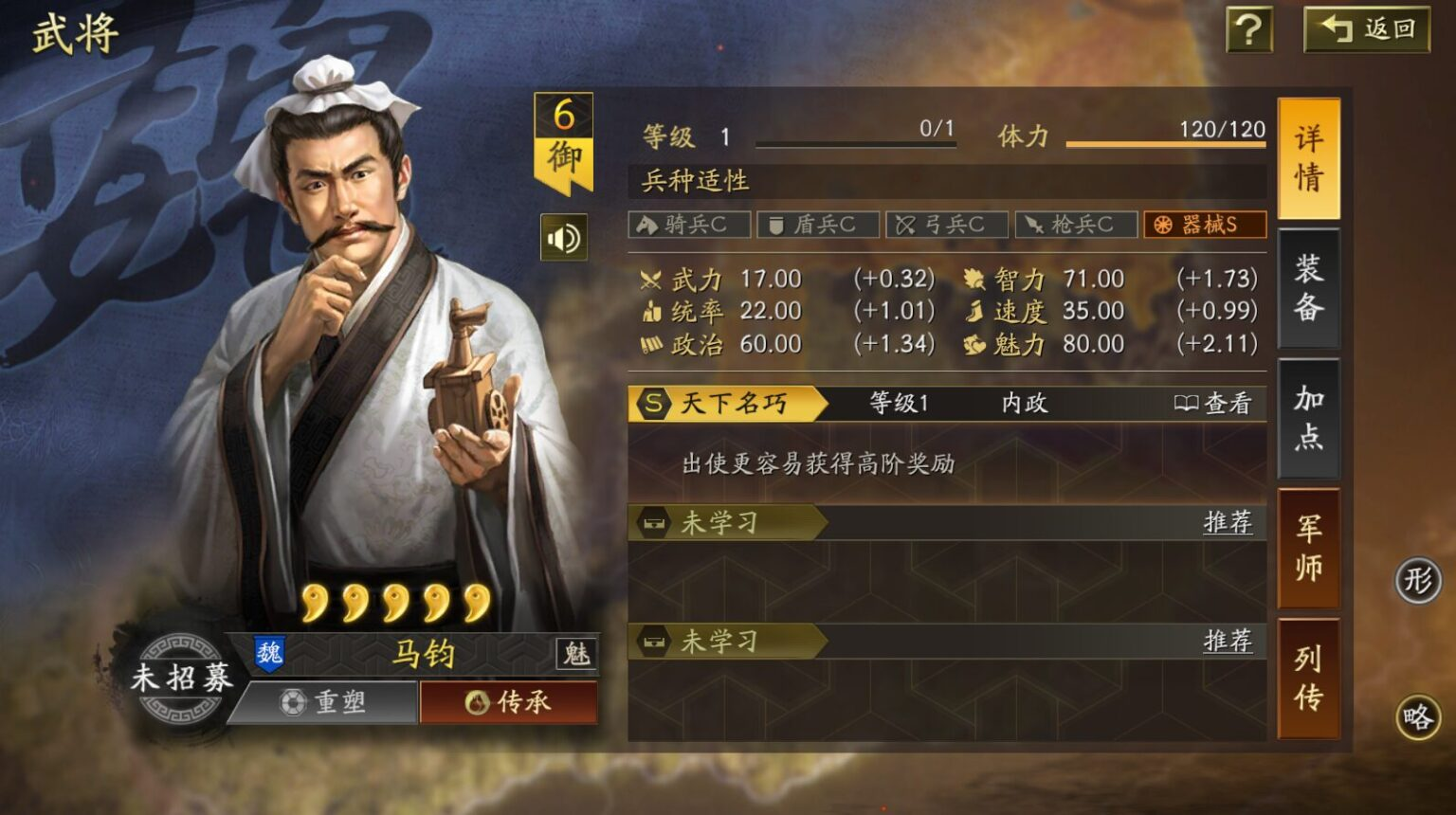Show the 列传 biography tab
Image resolution: width=1456 pixels, height=815 pixels.
(1308, 678)
